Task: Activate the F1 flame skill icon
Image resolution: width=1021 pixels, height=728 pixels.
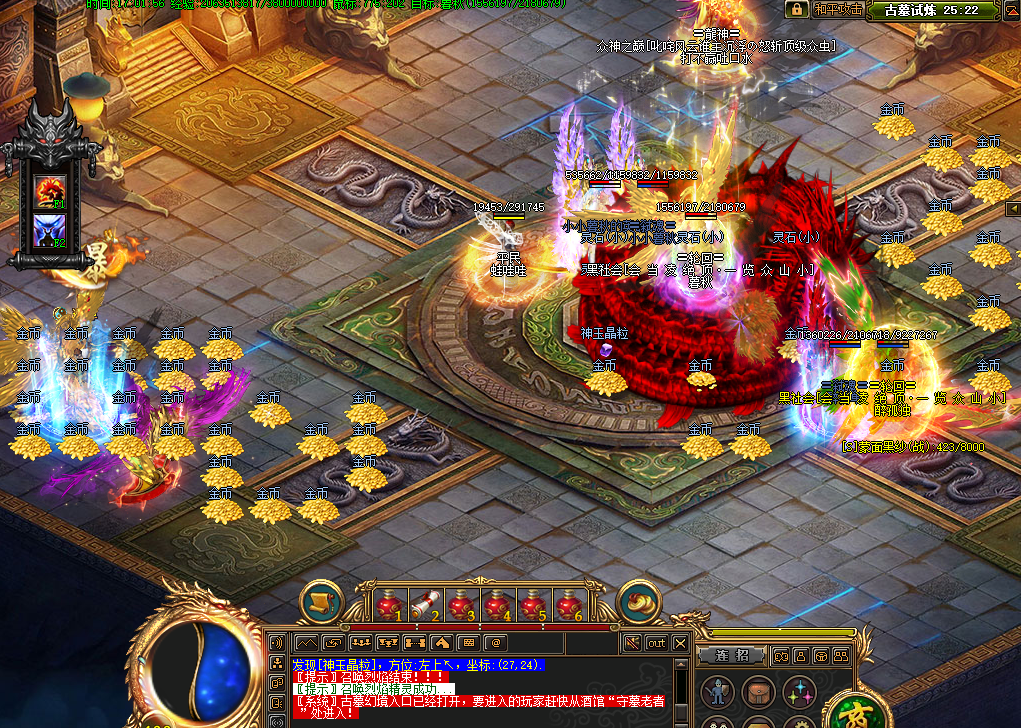Action: click(x=49, y=190)
